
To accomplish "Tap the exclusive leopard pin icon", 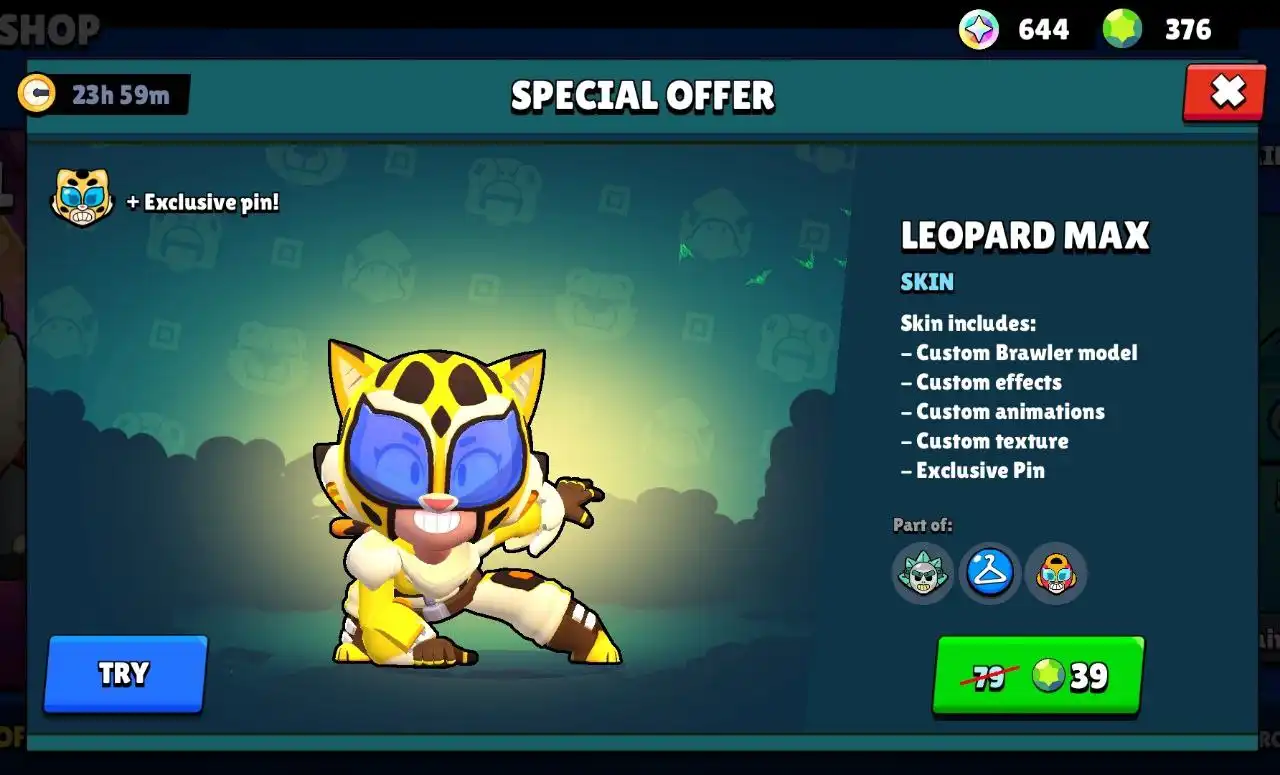I will pos(82,197).
